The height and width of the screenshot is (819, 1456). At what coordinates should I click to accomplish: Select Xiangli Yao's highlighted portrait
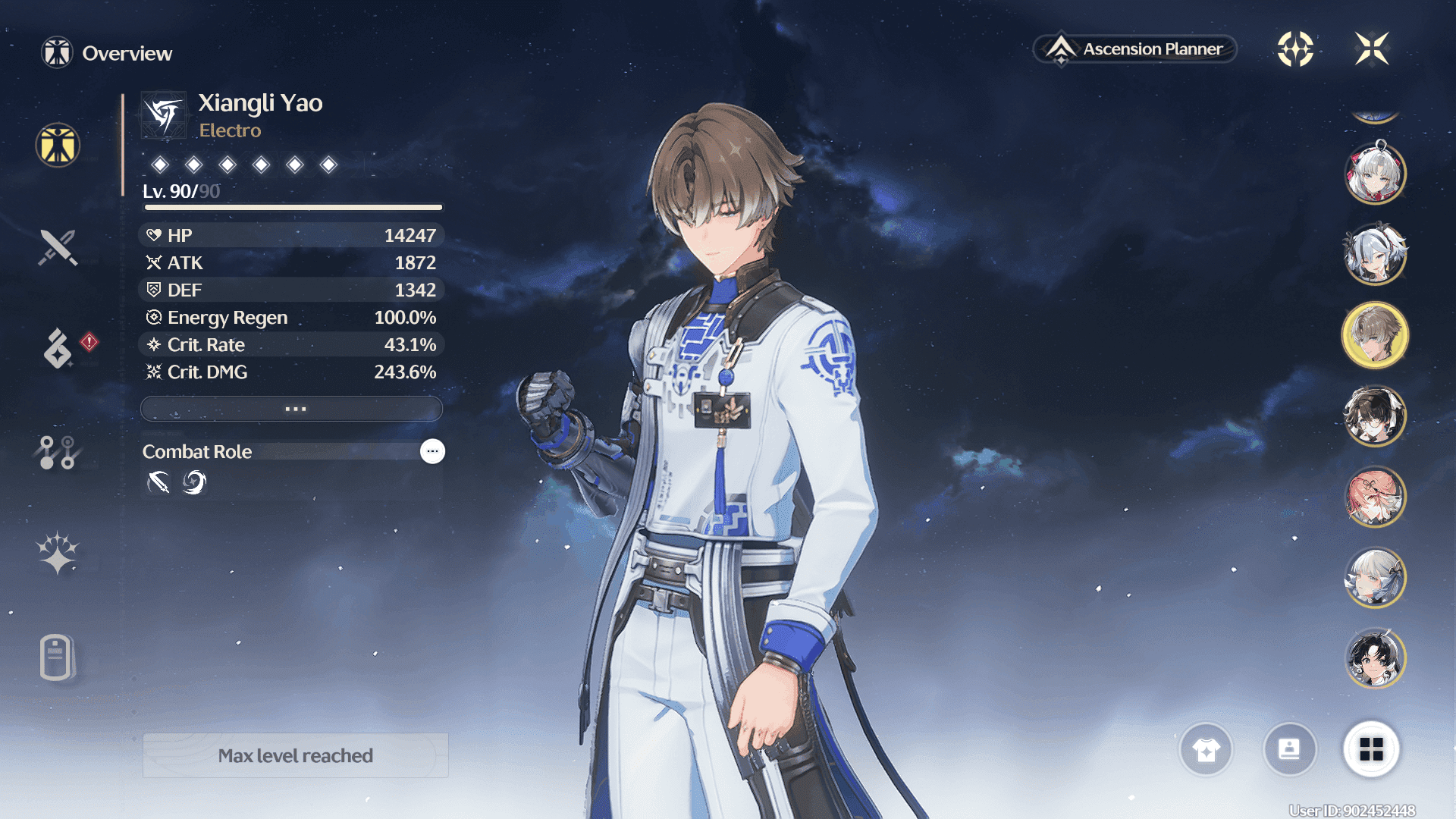coord(1375,335)
